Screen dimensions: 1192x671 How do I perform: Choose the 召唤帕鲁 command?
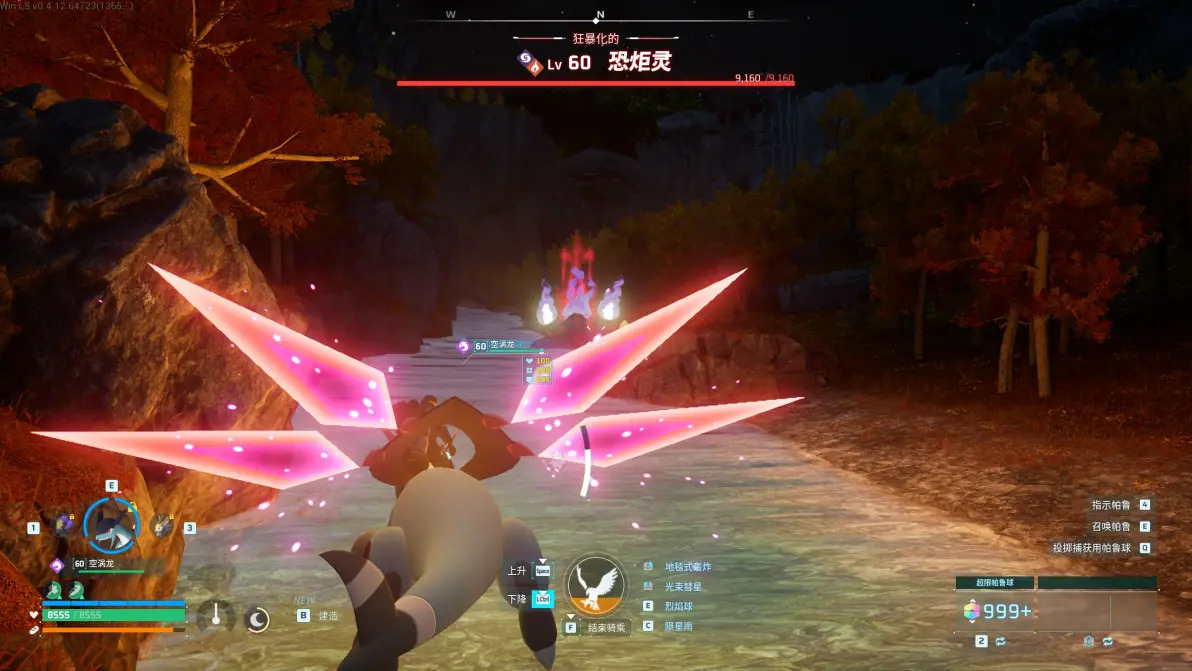click(1111, 526)
